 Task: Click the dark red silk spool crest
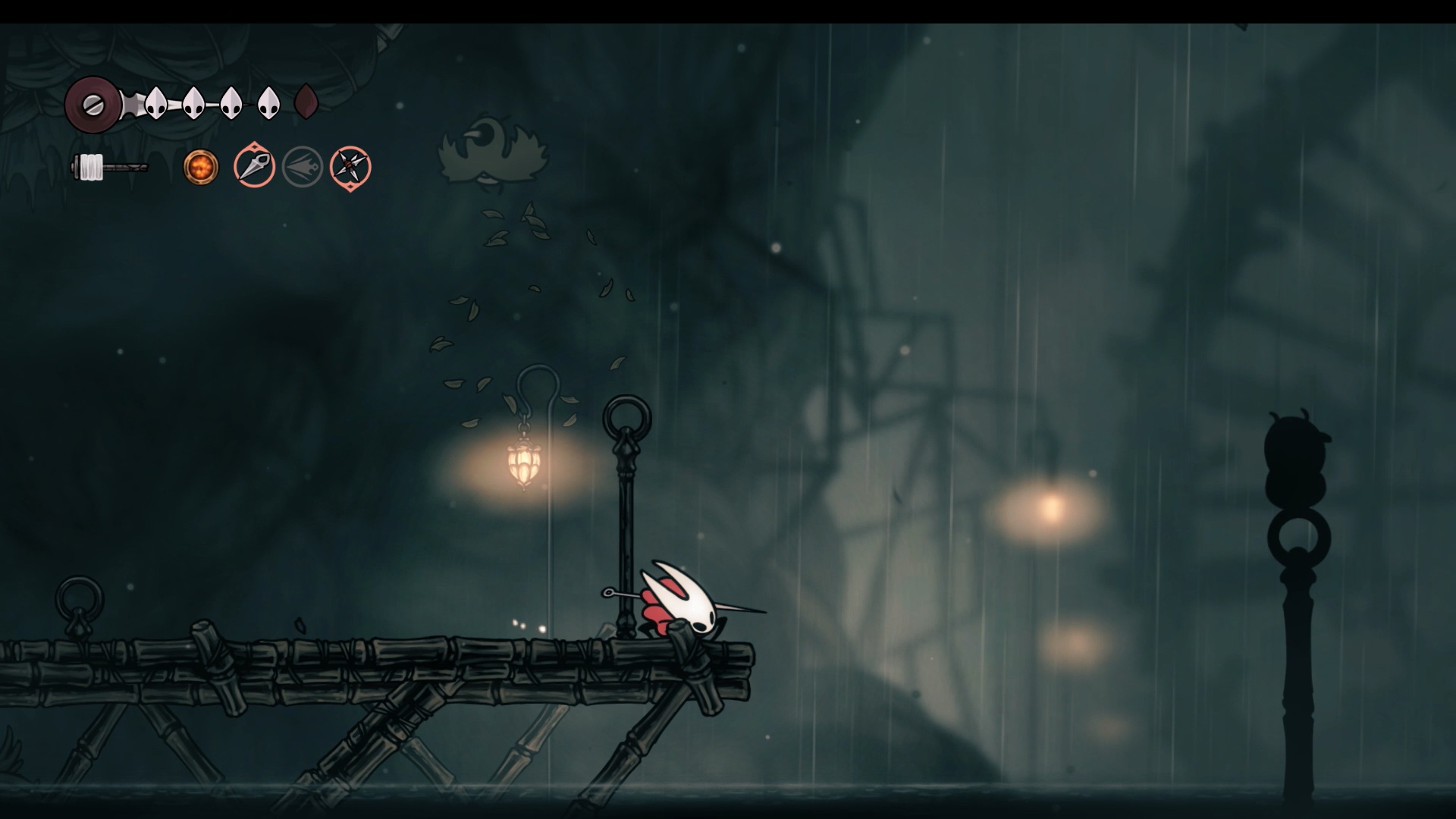click(x=93, y=103)
